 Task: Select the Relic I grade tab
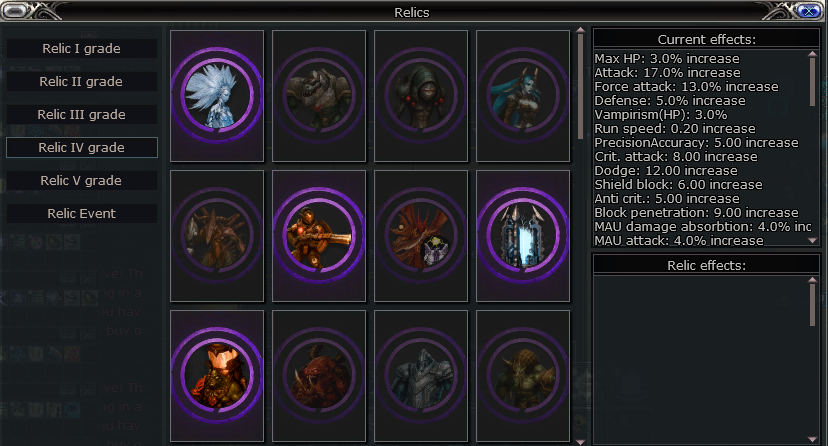(x=82, y=48)
